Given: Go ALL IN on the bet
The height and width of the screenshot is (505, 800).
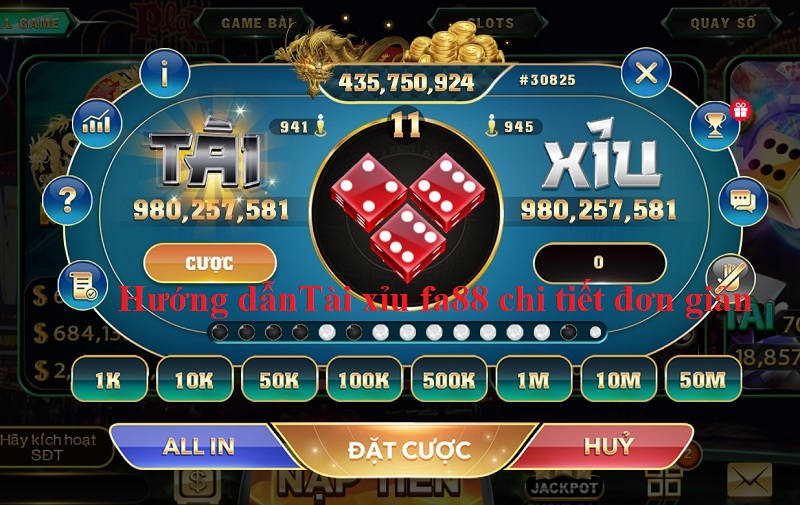Looking at the screenshot, I should (x=198, y=446).
